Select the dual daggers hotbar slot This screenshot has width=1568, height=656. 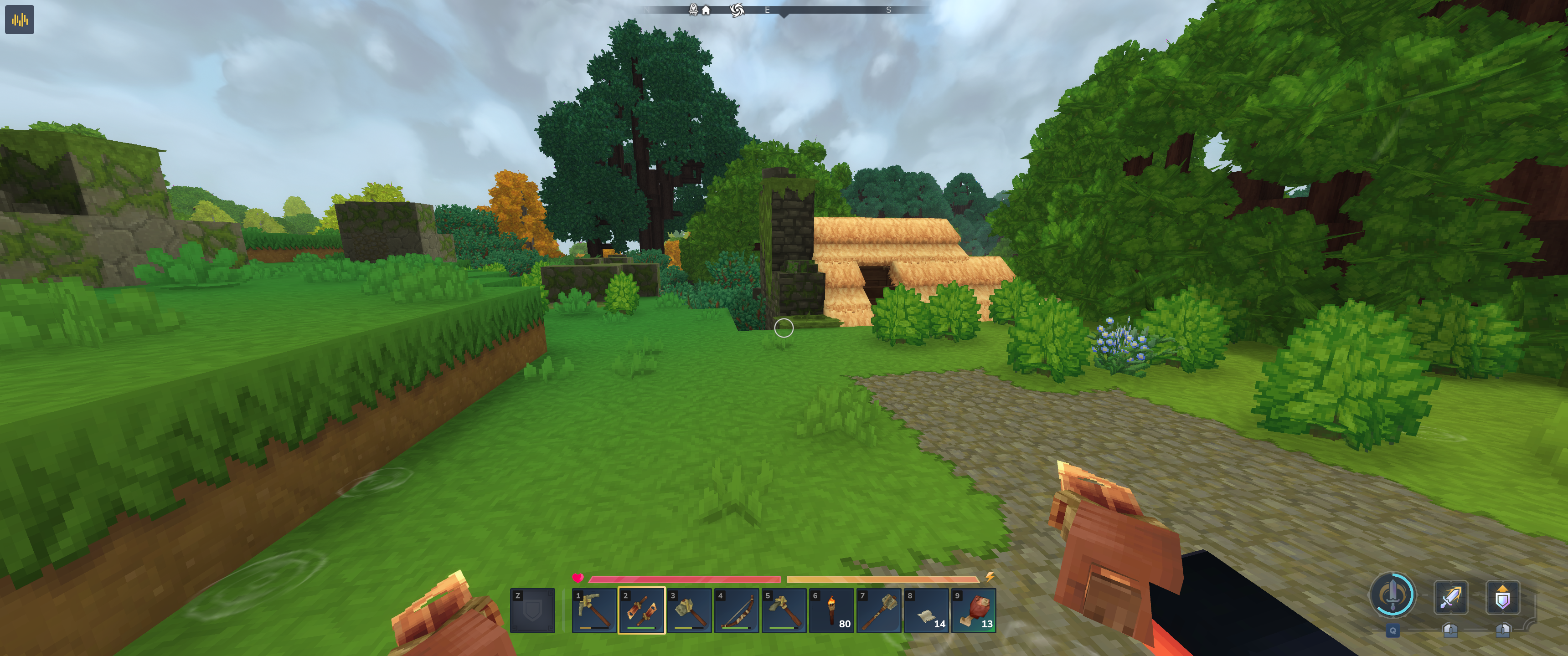tap(642, 610)
